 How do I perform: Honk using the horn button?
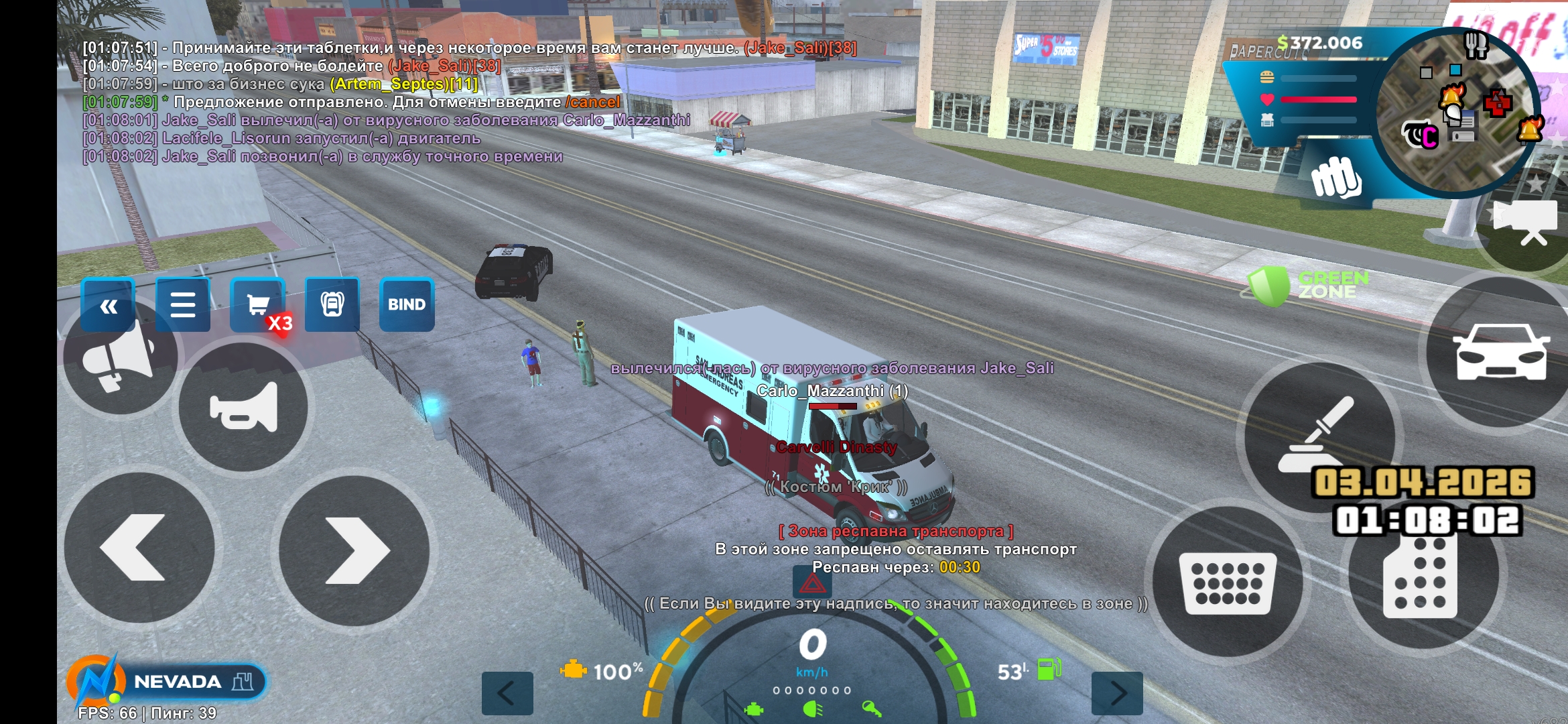(x=243, y=407)
